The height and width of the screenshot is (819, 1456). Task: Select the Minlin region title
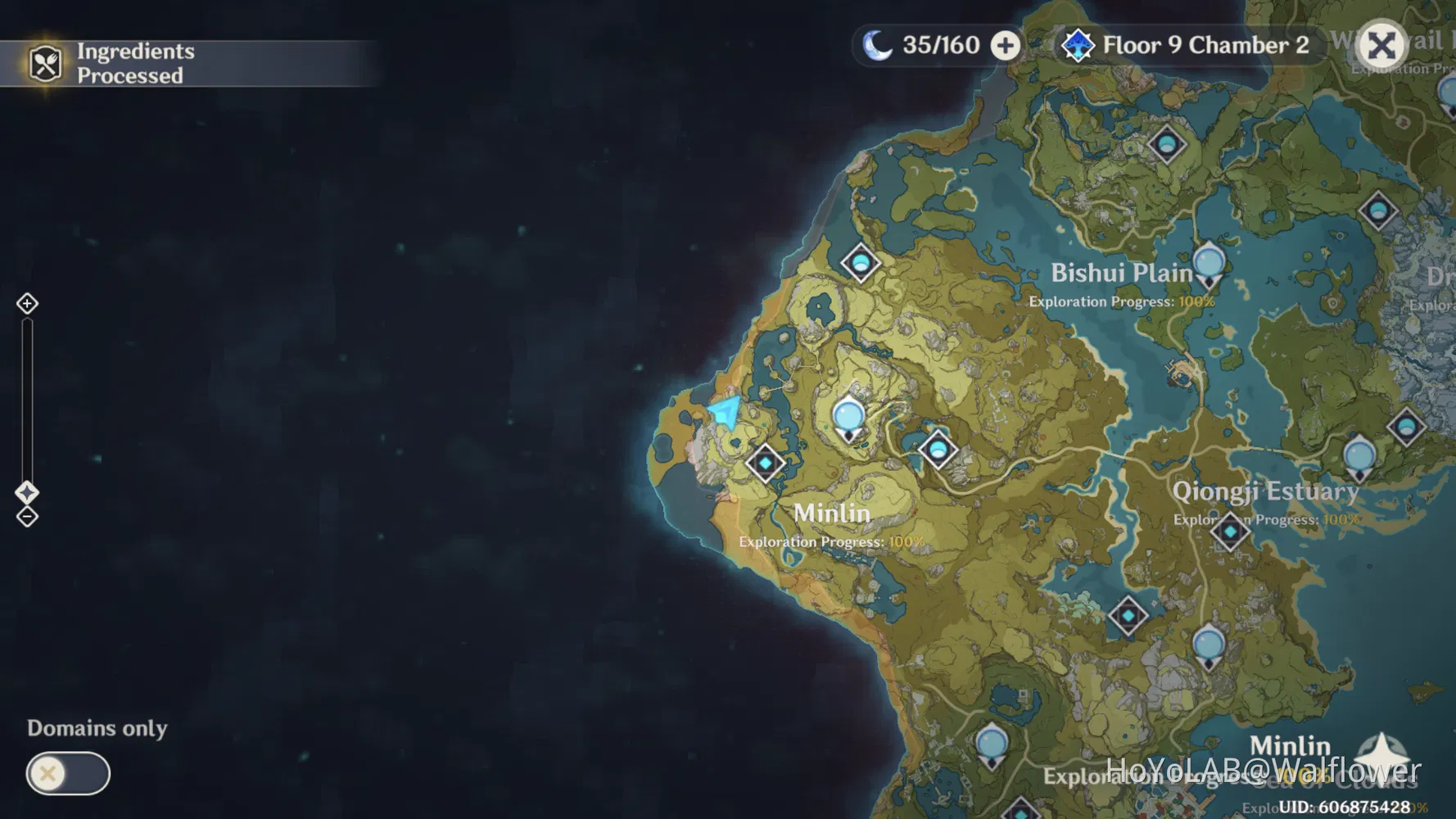832,513
